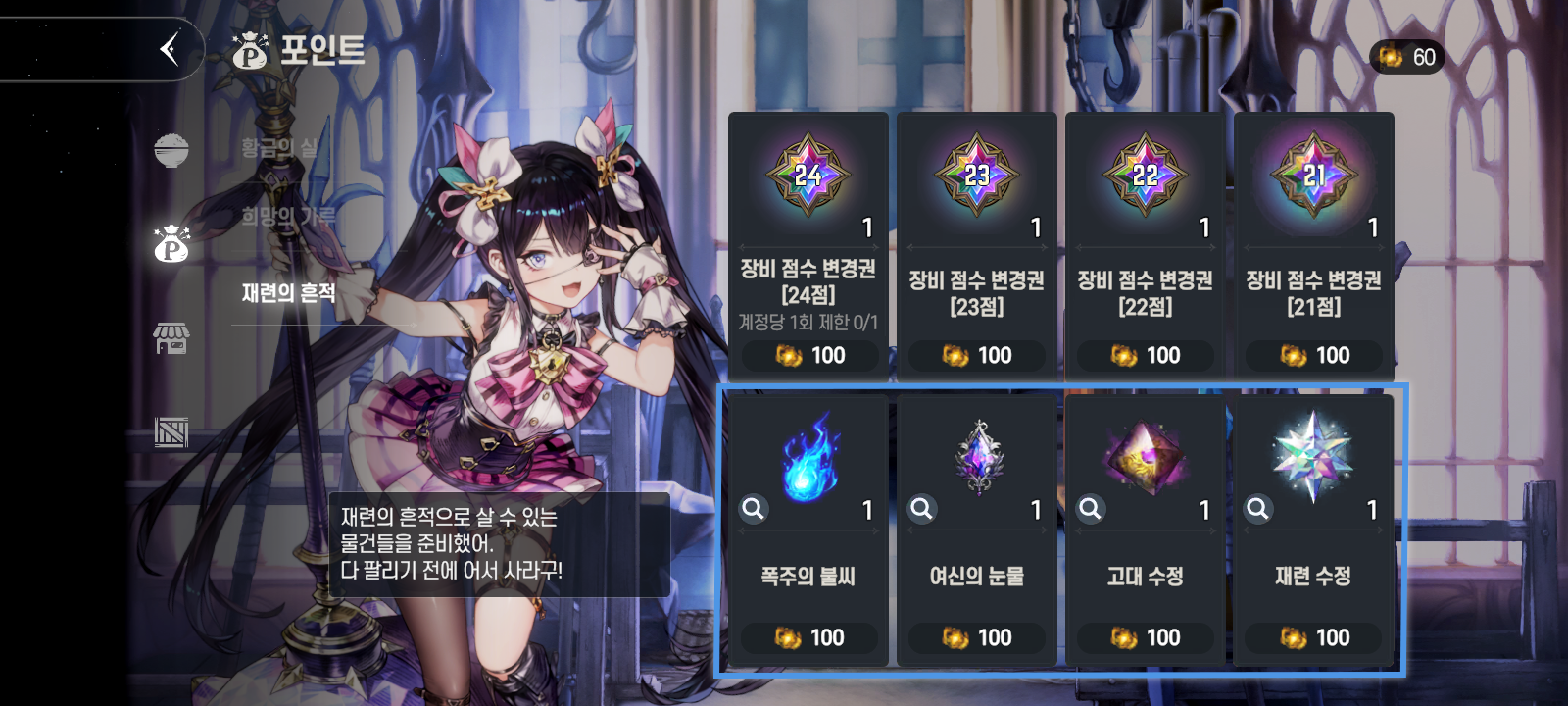The width and height of the screenshot is (1568, 706).
Task: Inspect 폭주의 불씨 with its magnifier icon
Action: [x=753, y=508]
